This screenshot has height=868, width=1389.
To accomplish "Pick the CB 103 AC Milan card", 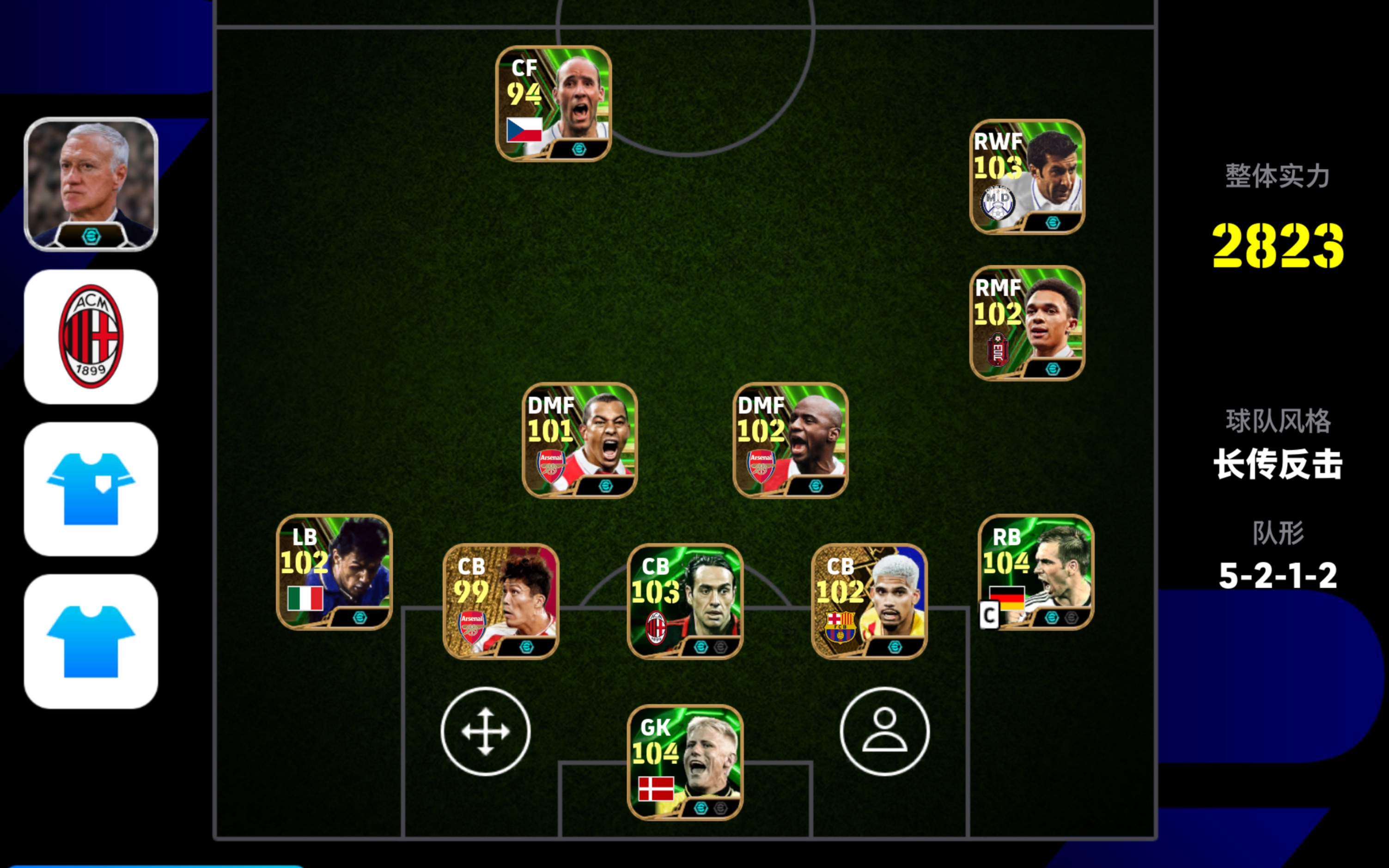I will coord(685,601).
